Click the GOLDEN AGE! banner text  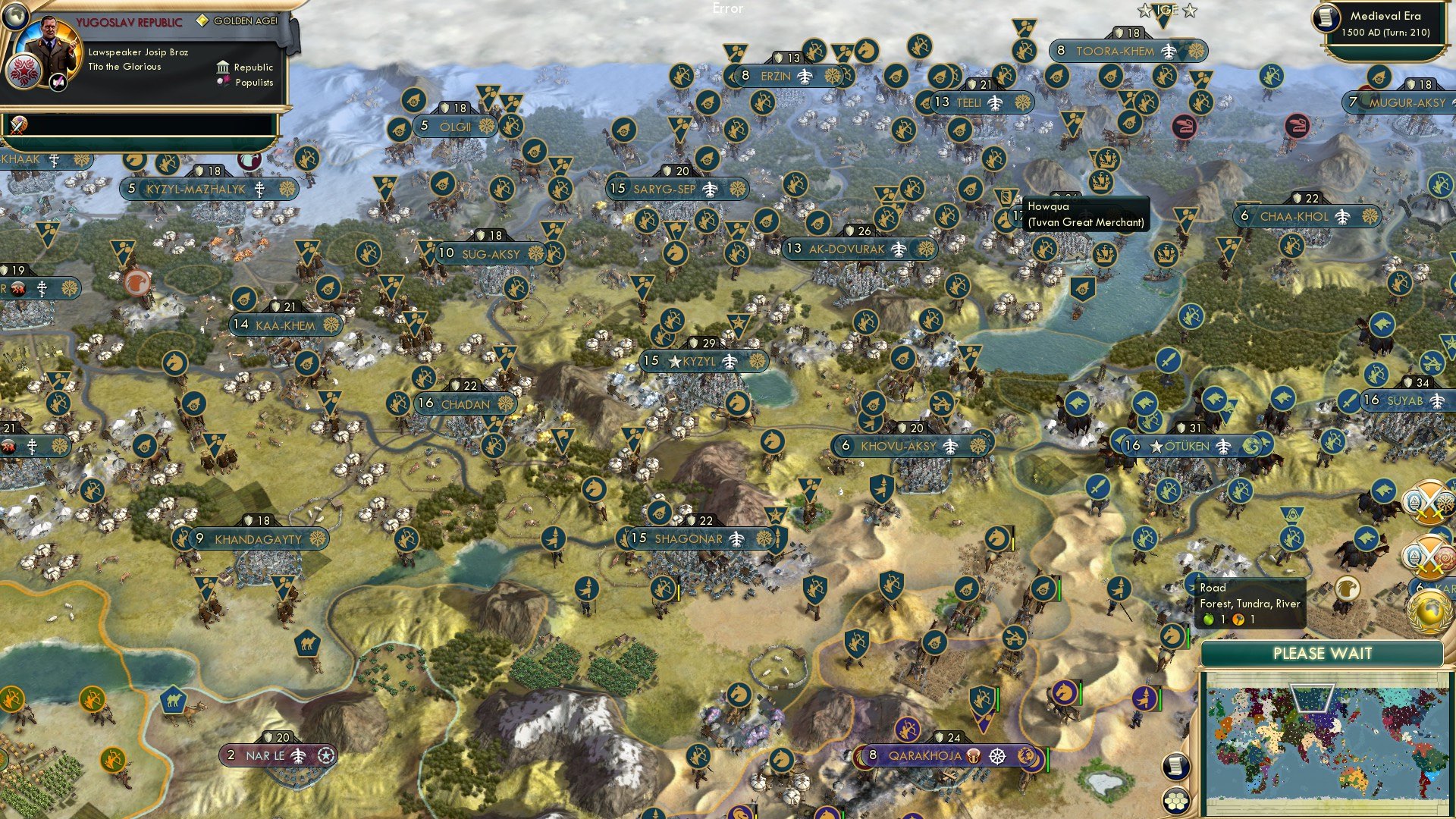point(245,20)
